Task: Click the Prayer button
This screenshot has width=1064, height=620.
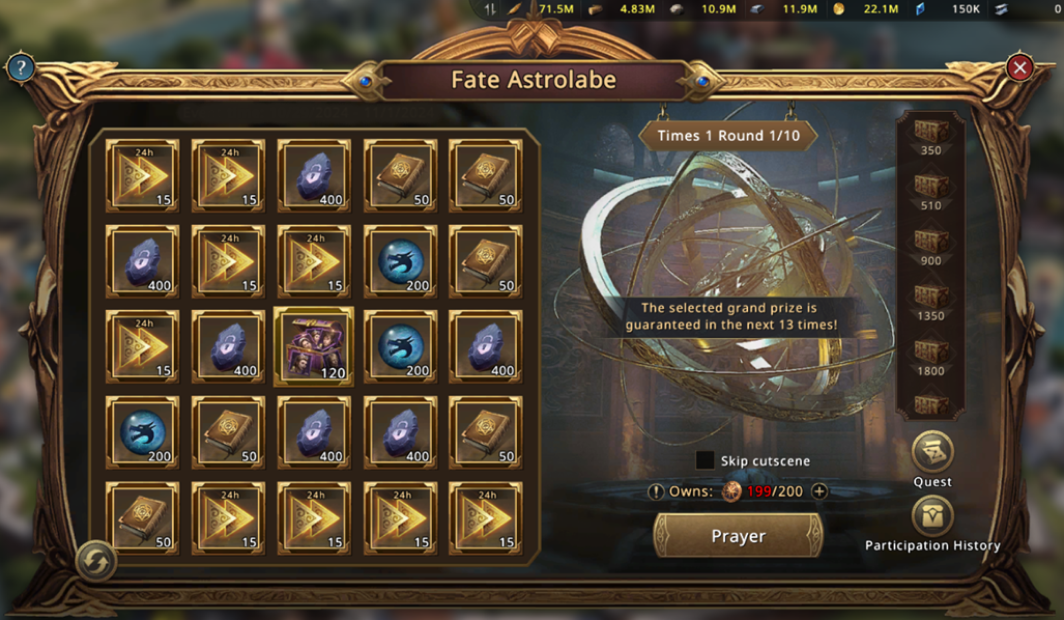Action: click(x=738, y=536)
